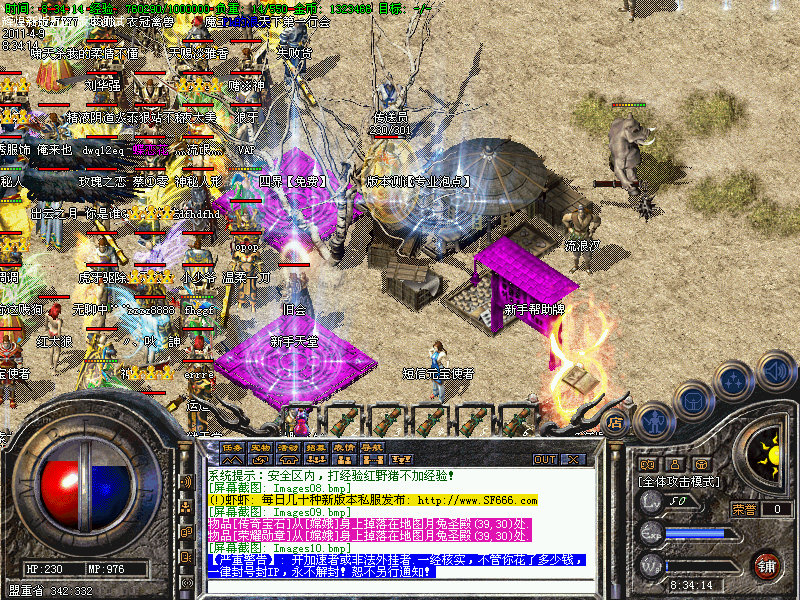Click the 荣誉 honor button

point(744,509)
